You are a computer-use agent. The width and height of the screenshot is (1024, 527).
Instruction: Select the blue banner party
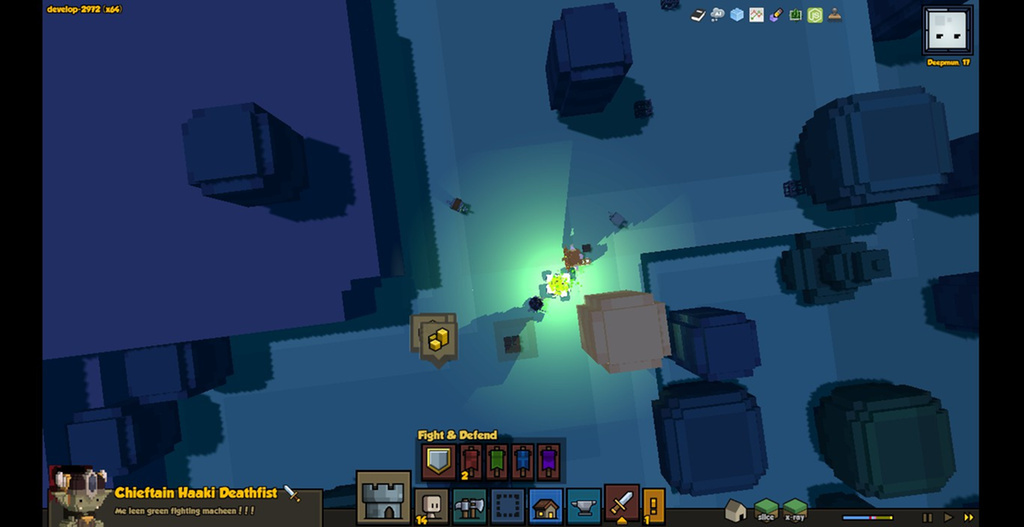tap(523, 462)
